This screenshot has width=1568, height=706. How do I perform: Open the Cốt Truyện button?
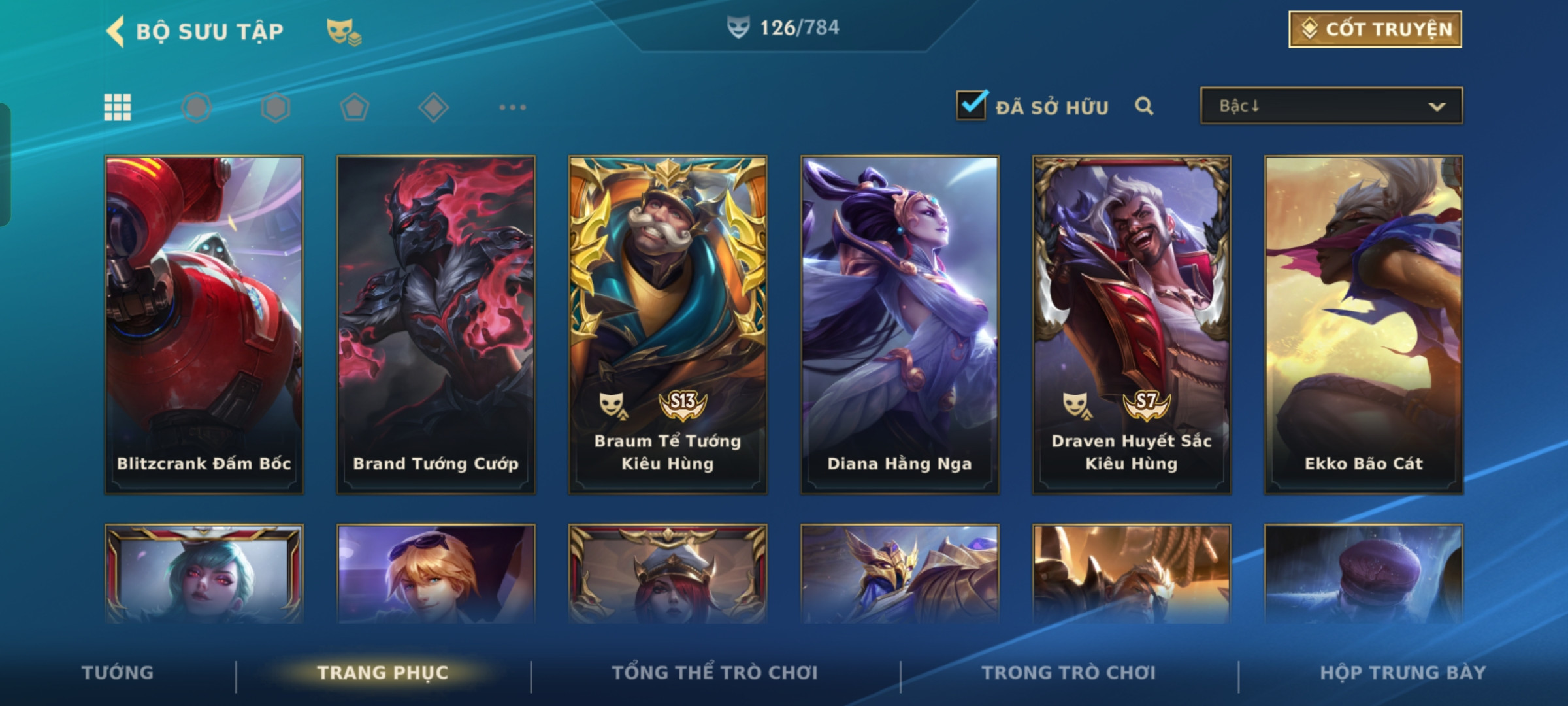coord(1375,29)
